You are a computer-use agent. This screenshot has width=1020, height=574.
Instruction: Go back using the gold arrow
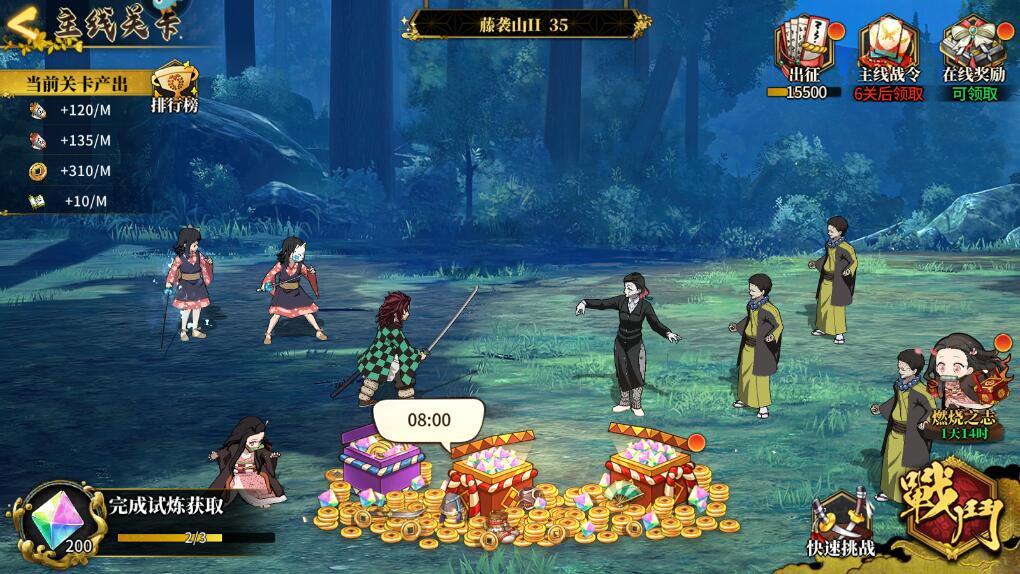click(x=22, y=24)
